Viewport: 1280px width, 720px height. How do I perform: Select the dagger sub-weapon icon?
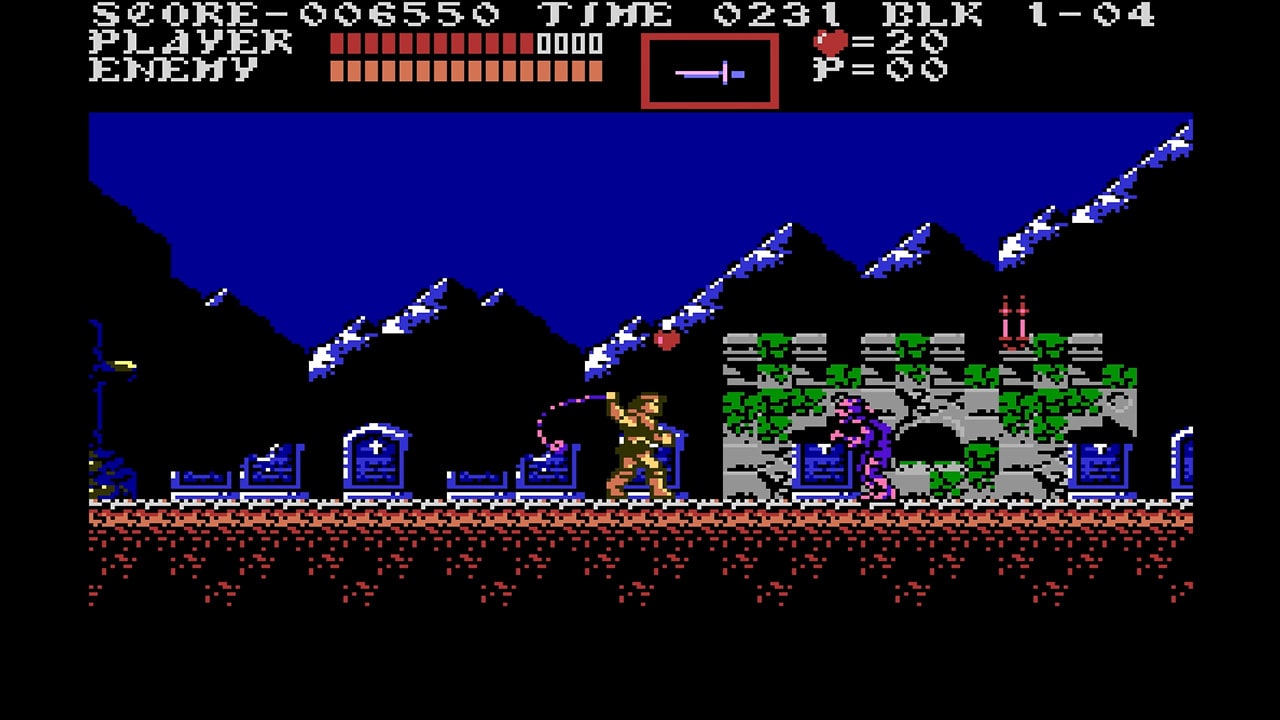point(710,70)
